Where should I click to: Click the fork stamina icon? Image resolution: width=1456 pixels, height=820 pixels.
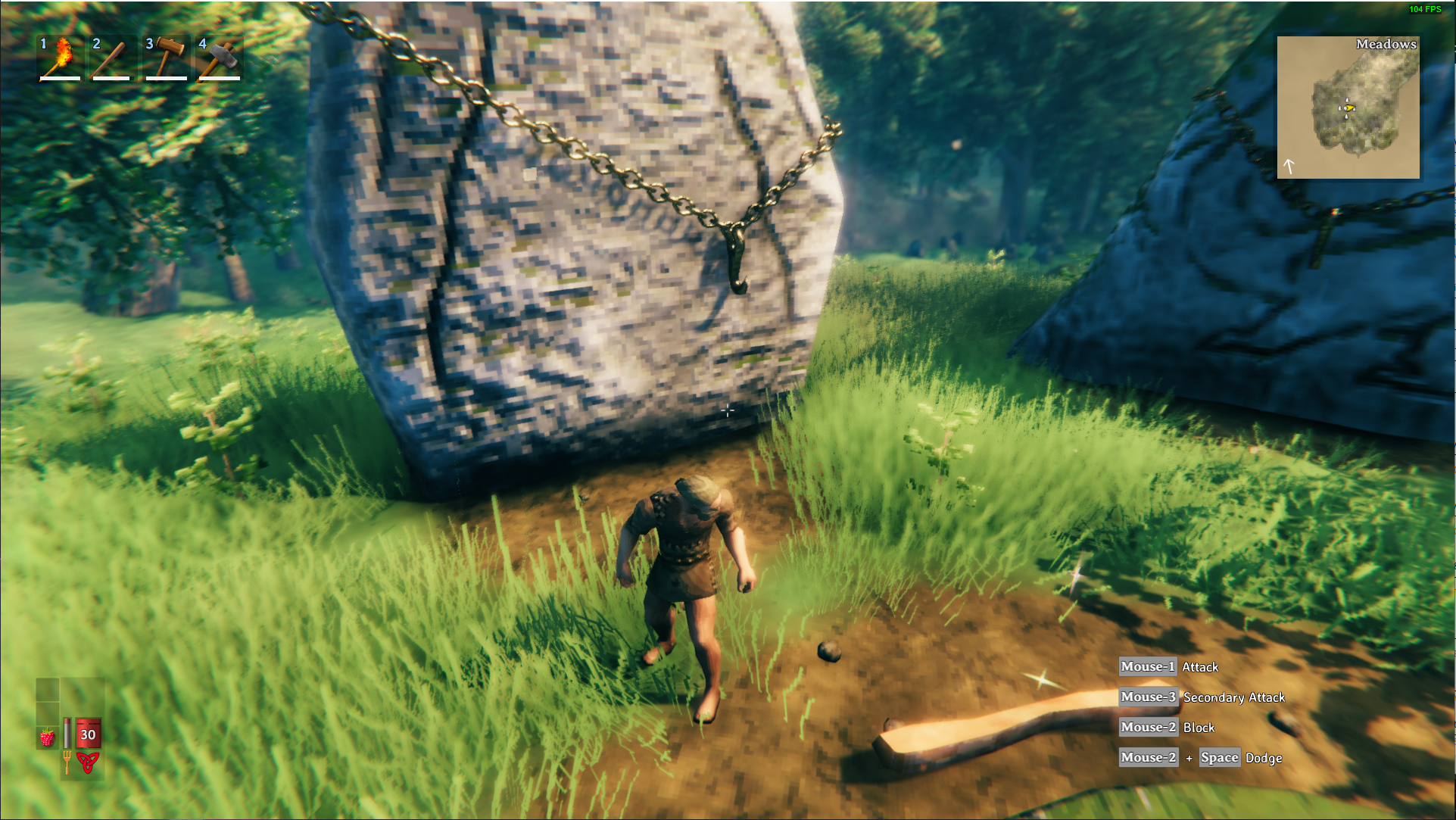tap(67, 763)
